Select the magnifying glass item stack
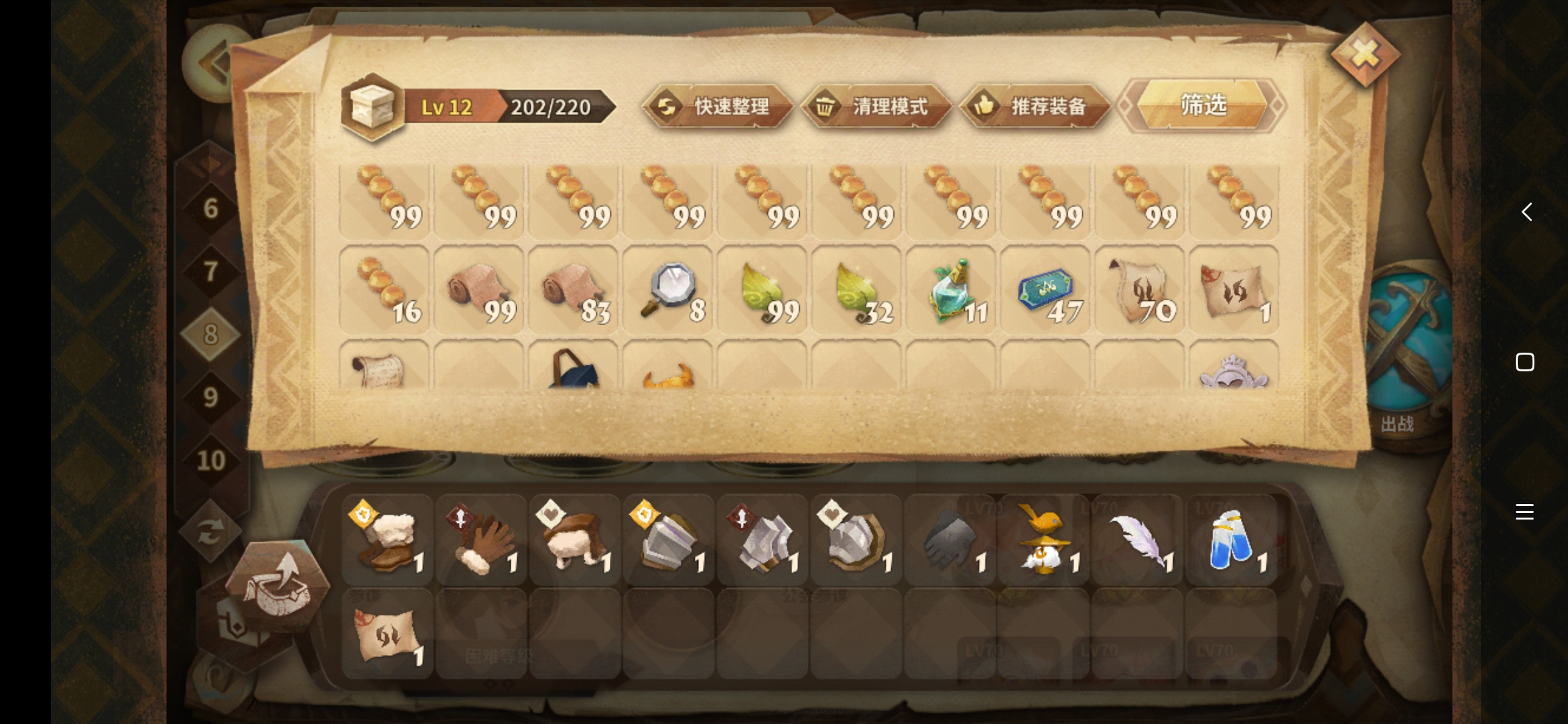Screen dimensions: 1568x724 point(667,290)
